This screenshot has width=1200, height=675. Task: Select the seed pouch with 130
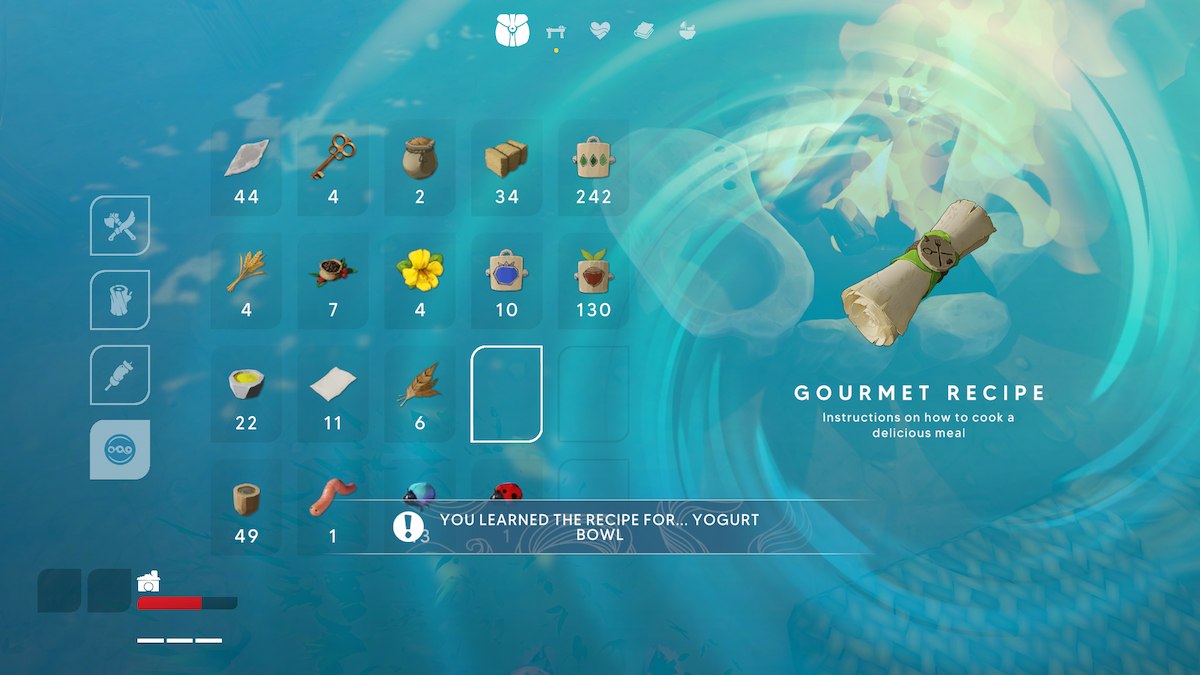[x=593, y=280]
